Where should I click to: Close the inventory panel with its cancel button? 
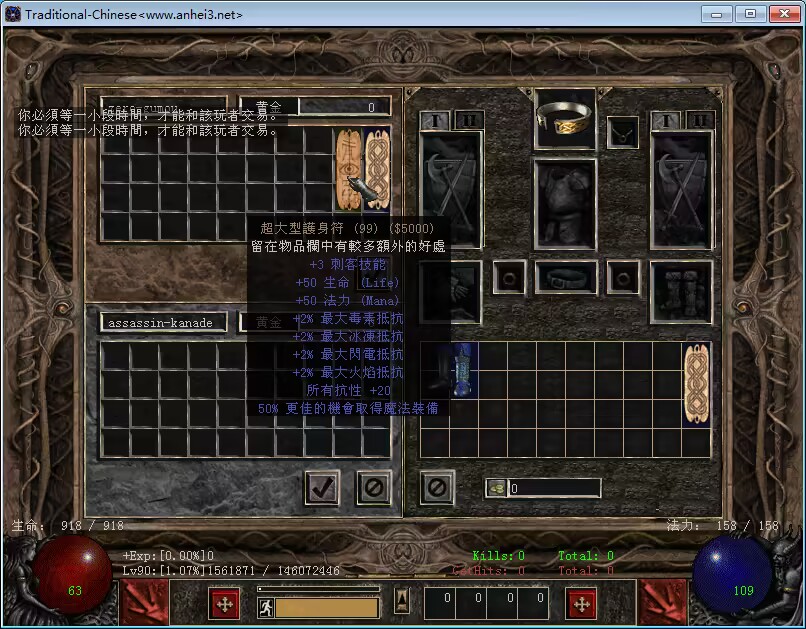437,487
